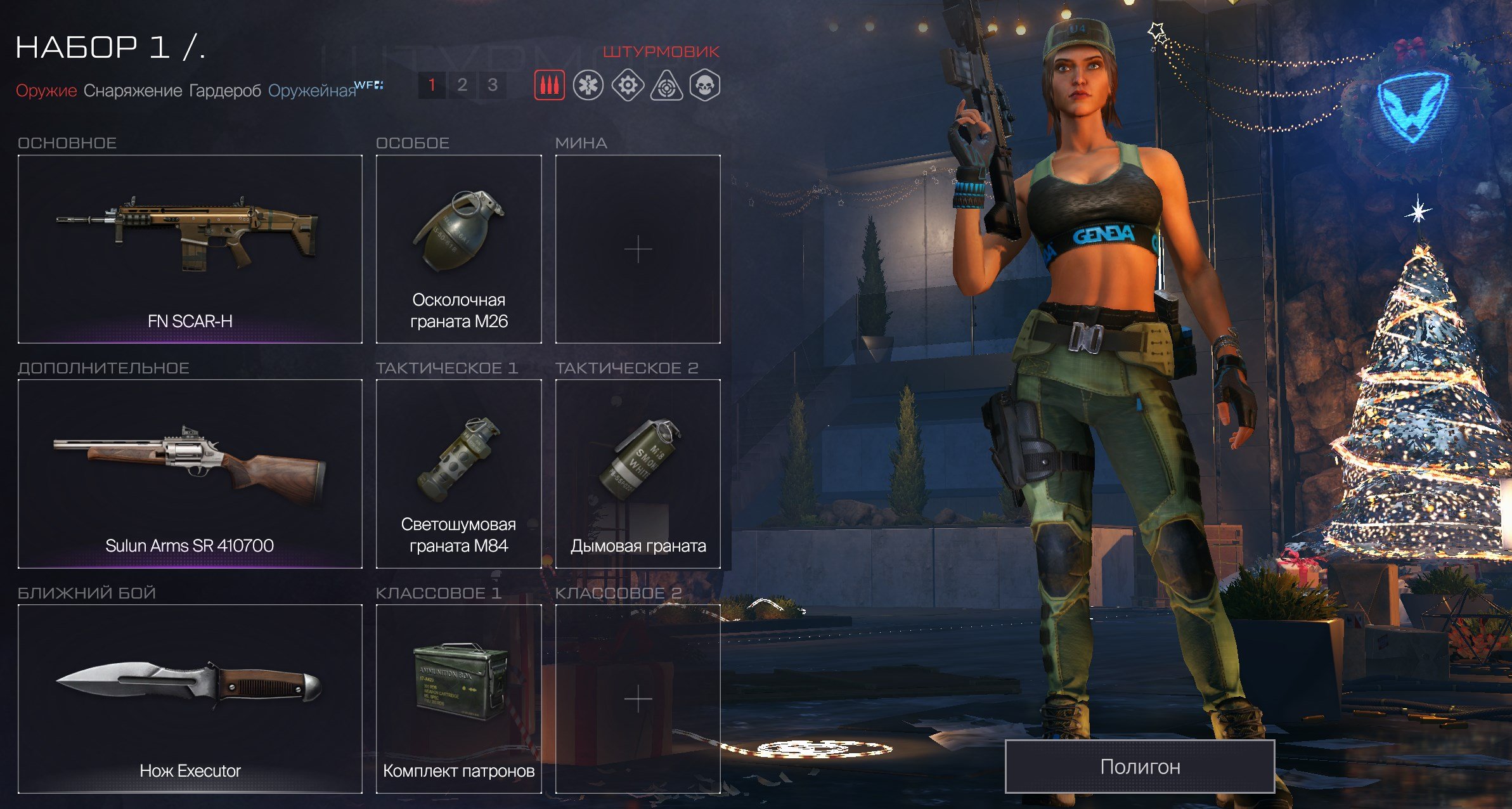The width and height of the screenshot is (1512, 809).
Task: Pick the engineer class gear icon
Action: 628,85
